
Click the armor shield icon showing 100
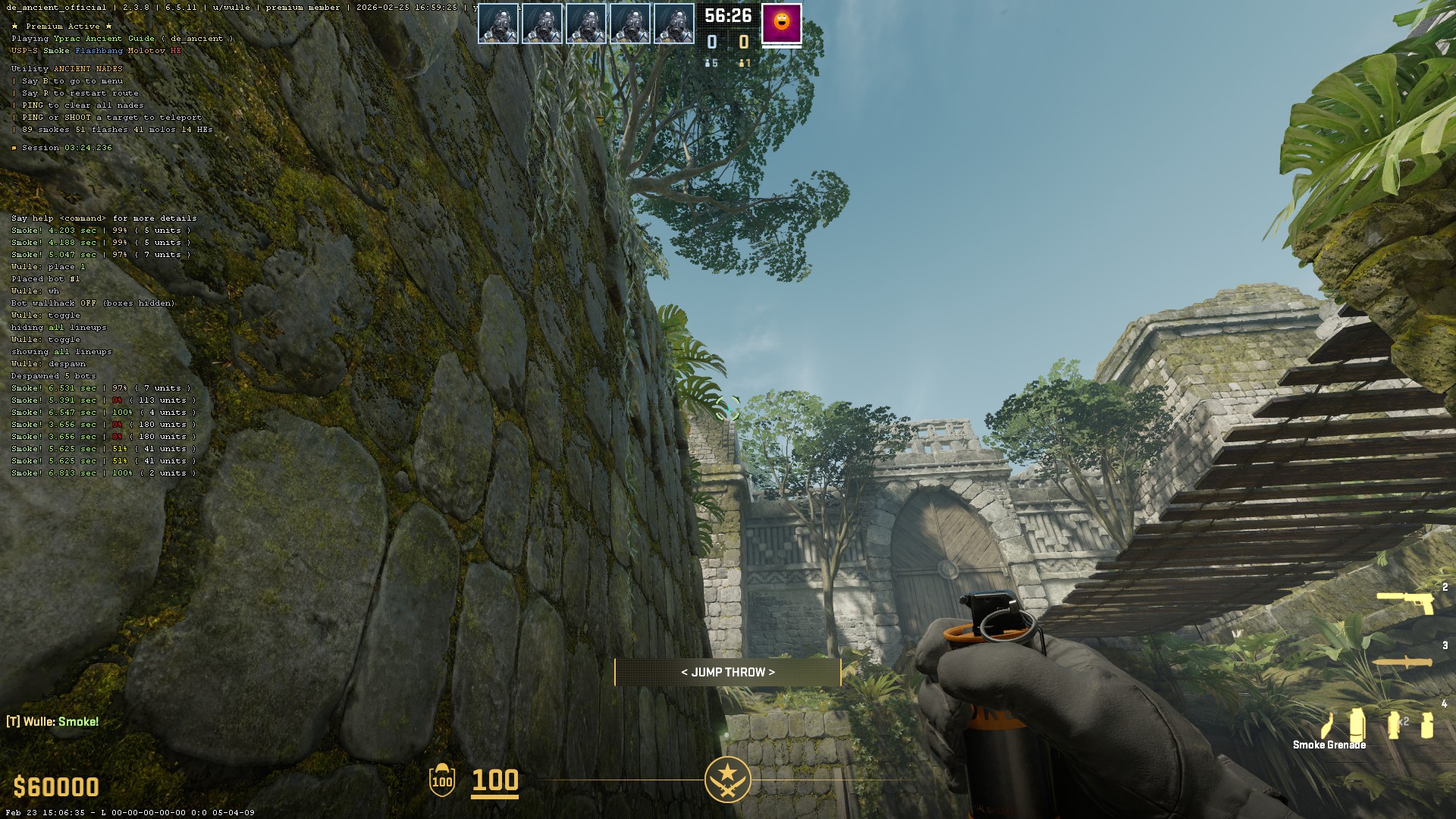click(x=441, y=780)
